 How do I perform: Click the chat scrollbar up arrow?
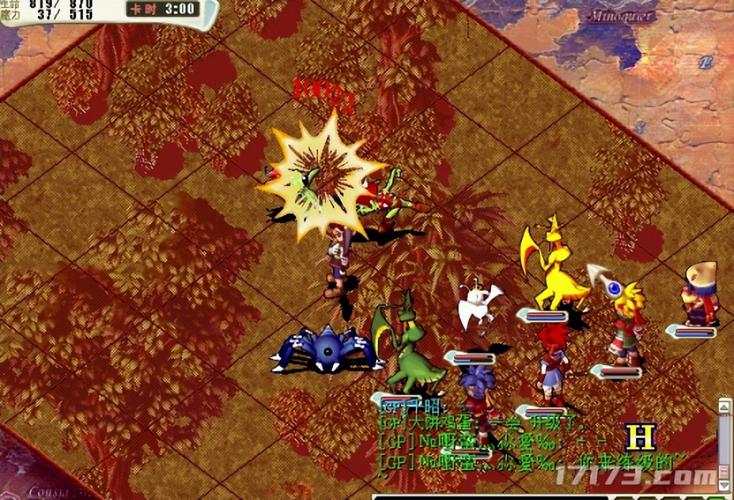(724, 405)
